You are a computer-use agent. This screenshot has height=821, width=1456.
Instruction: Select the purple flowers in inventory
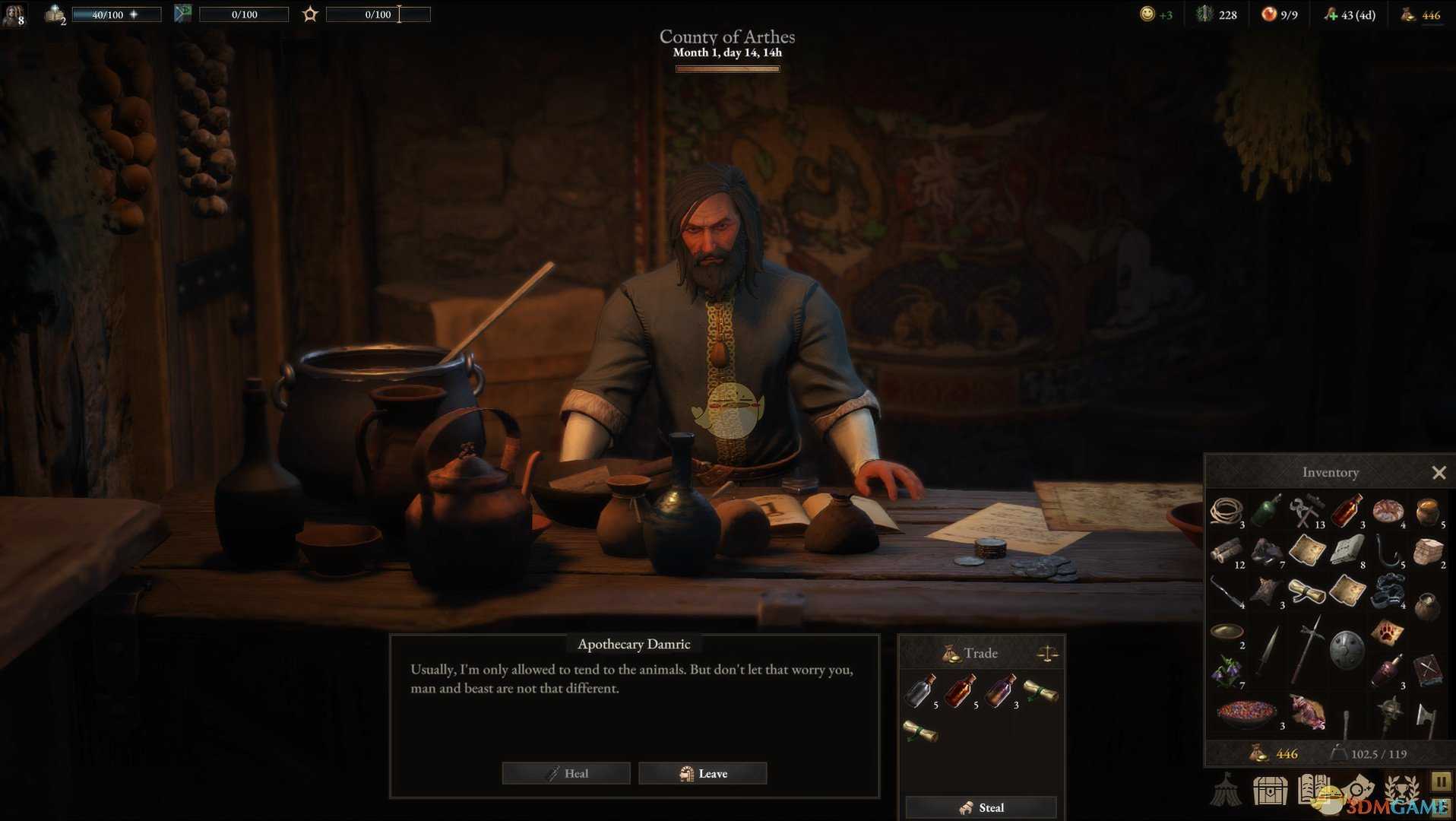coord(1226,670)
